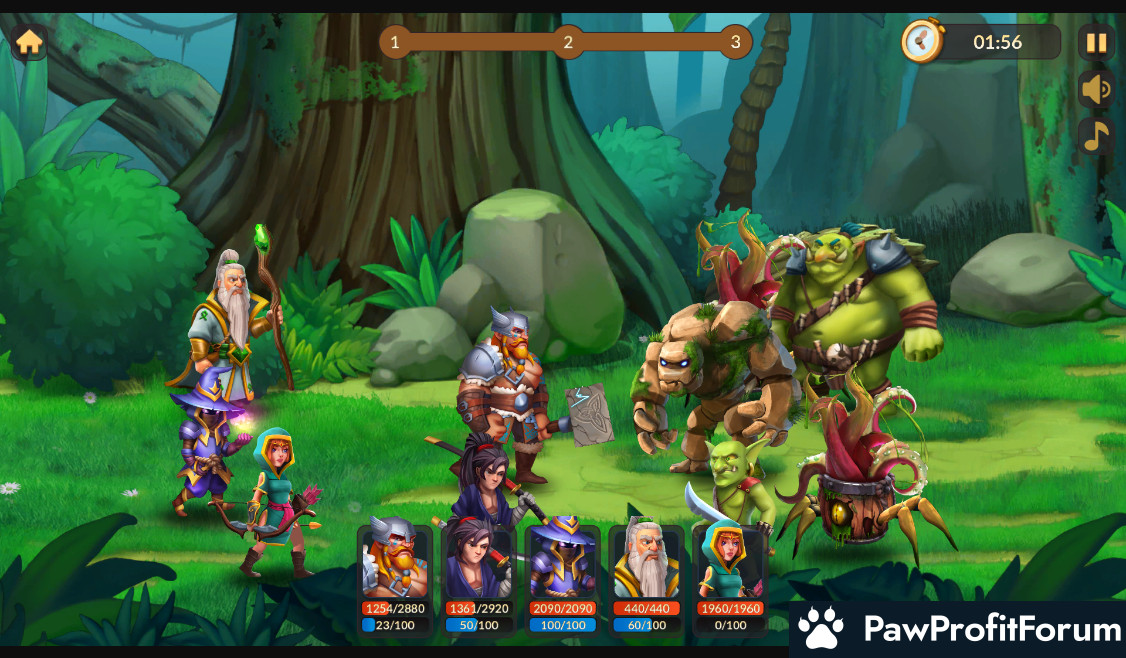1126x658 pixels.
Task: Activate the purple-hat mage hero card
Action: coord(562,560)
